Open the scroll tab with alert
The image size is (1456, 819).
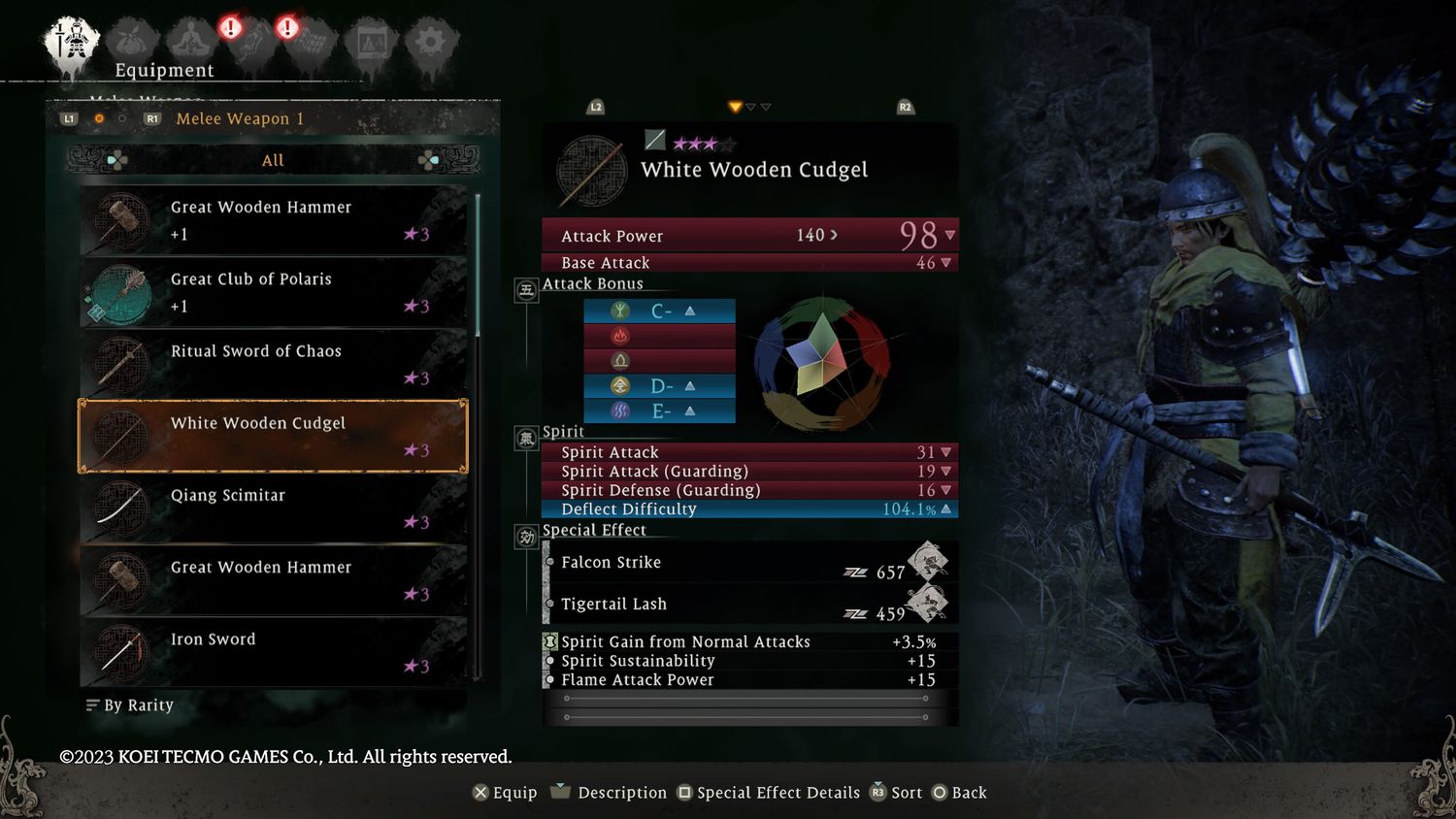click(x=250, y=43)
